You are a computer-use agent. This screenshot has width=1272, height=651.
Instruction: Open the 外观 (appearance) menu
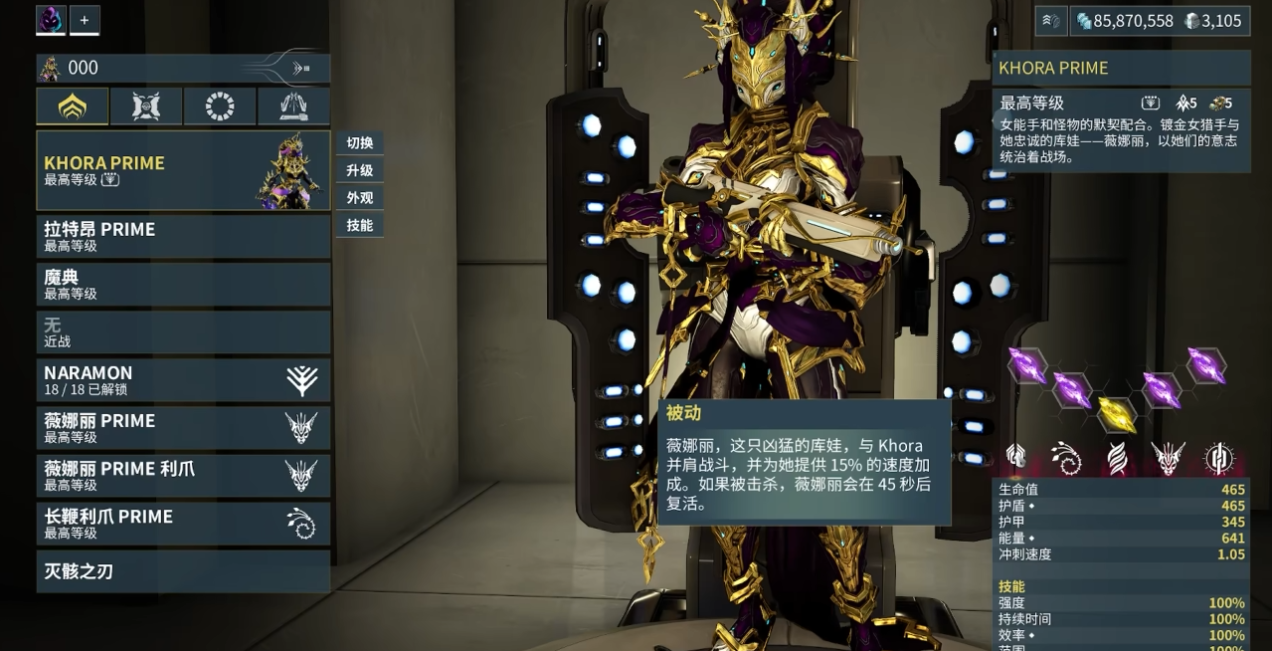(x=360, y=198)
